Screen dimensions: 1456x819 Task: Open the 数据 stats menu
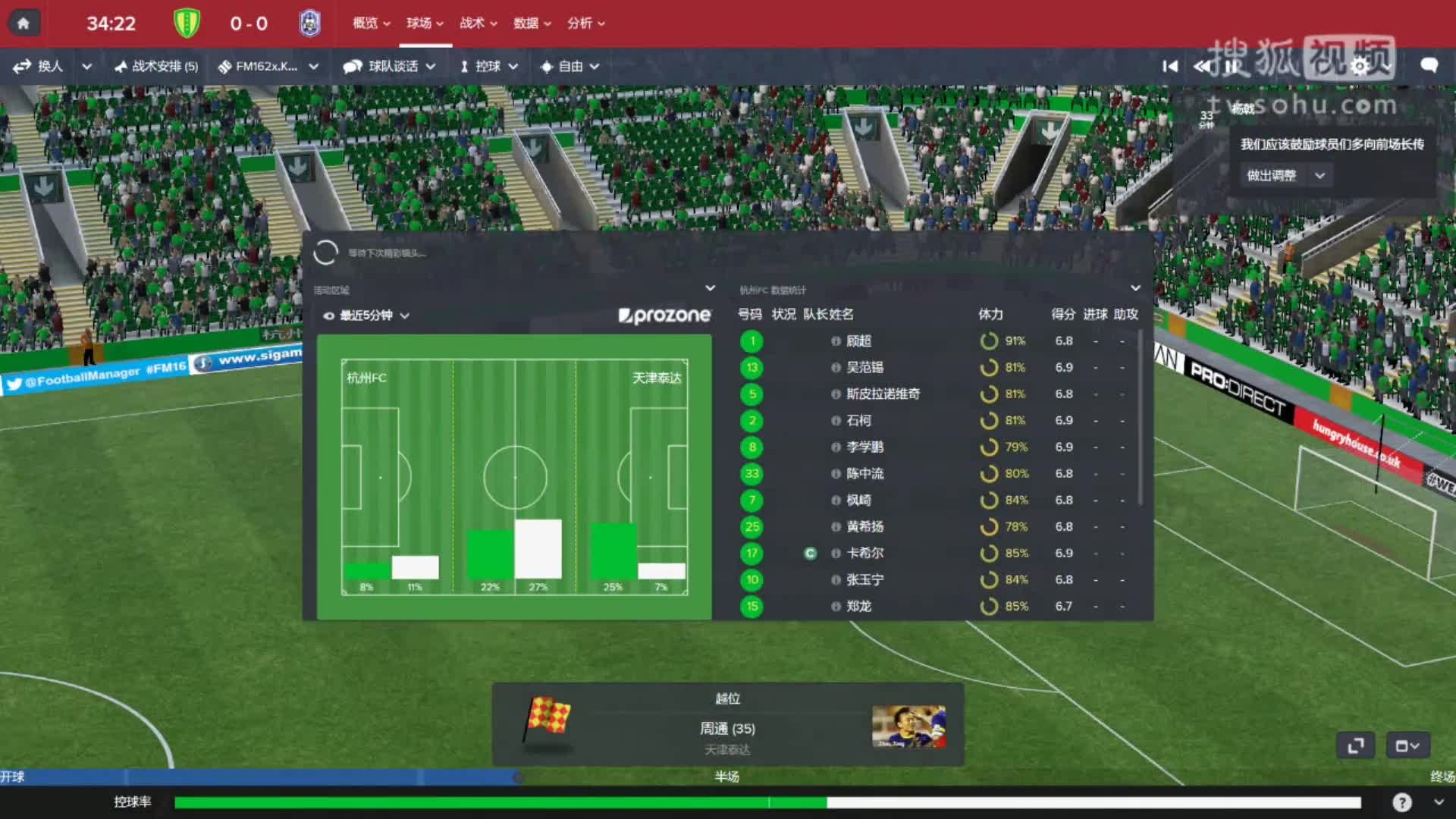[x=532, y=24]
